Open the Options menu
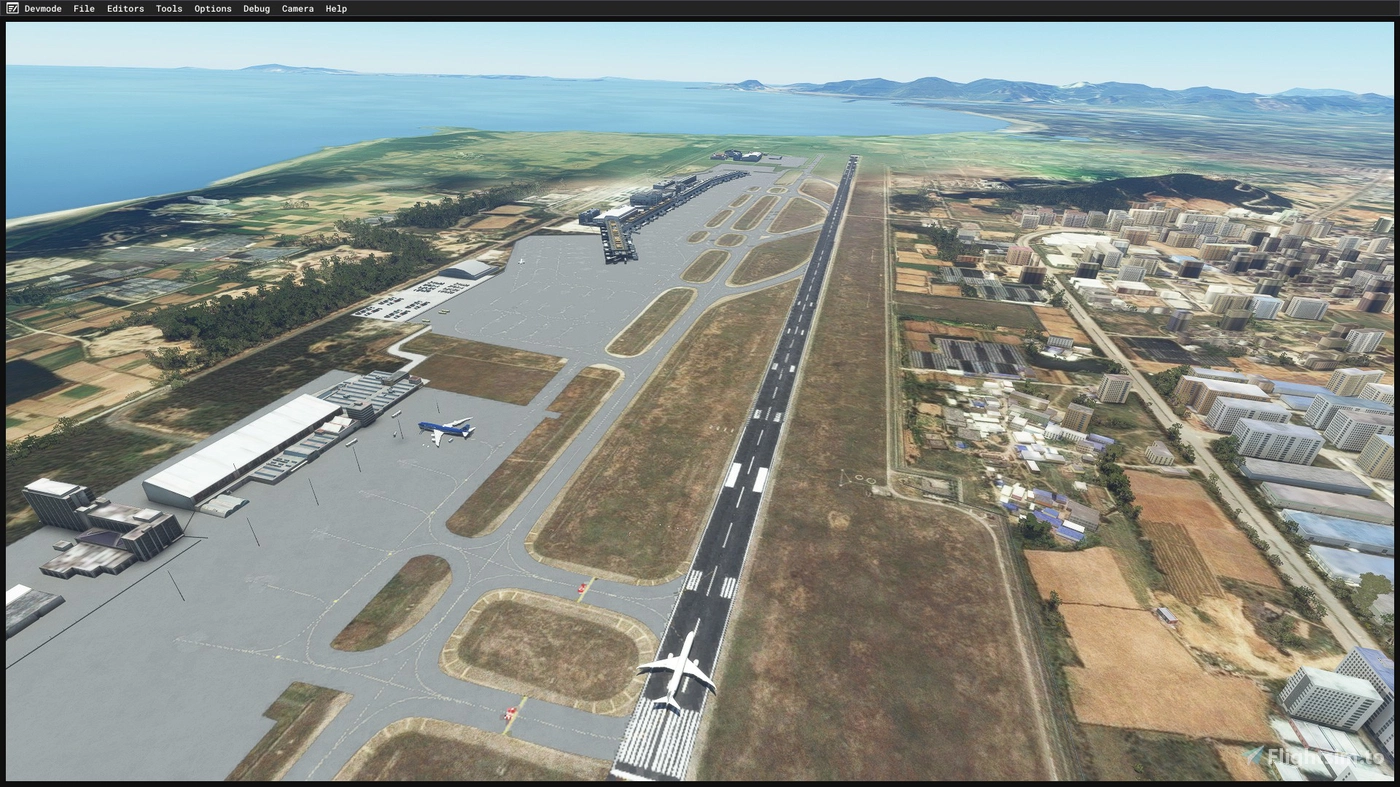This screenshot has width=1400, height=787. pos(212,8)
